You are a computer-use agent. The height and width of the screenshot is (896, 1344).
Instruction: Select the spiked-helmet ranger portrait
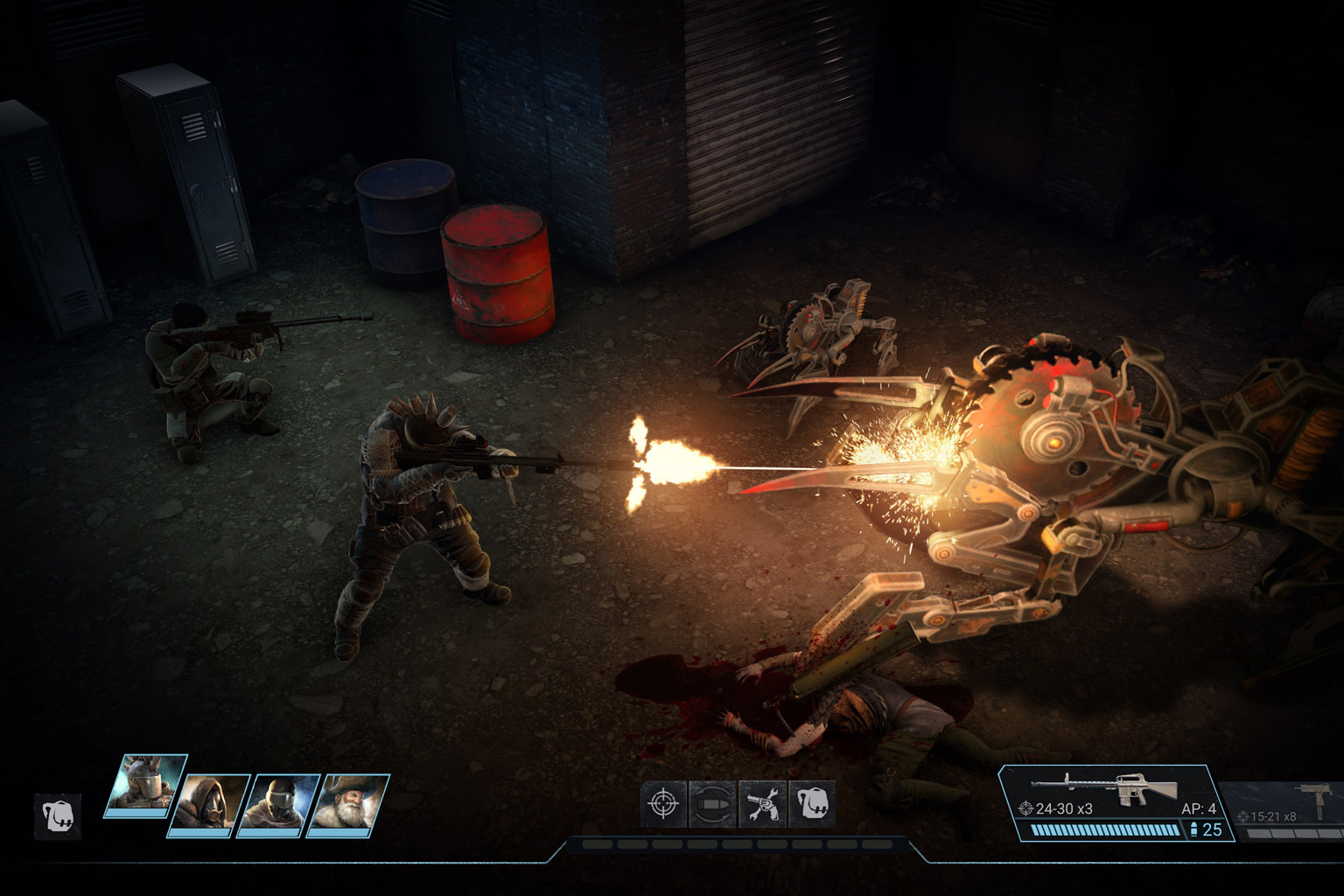coord(145,784)
